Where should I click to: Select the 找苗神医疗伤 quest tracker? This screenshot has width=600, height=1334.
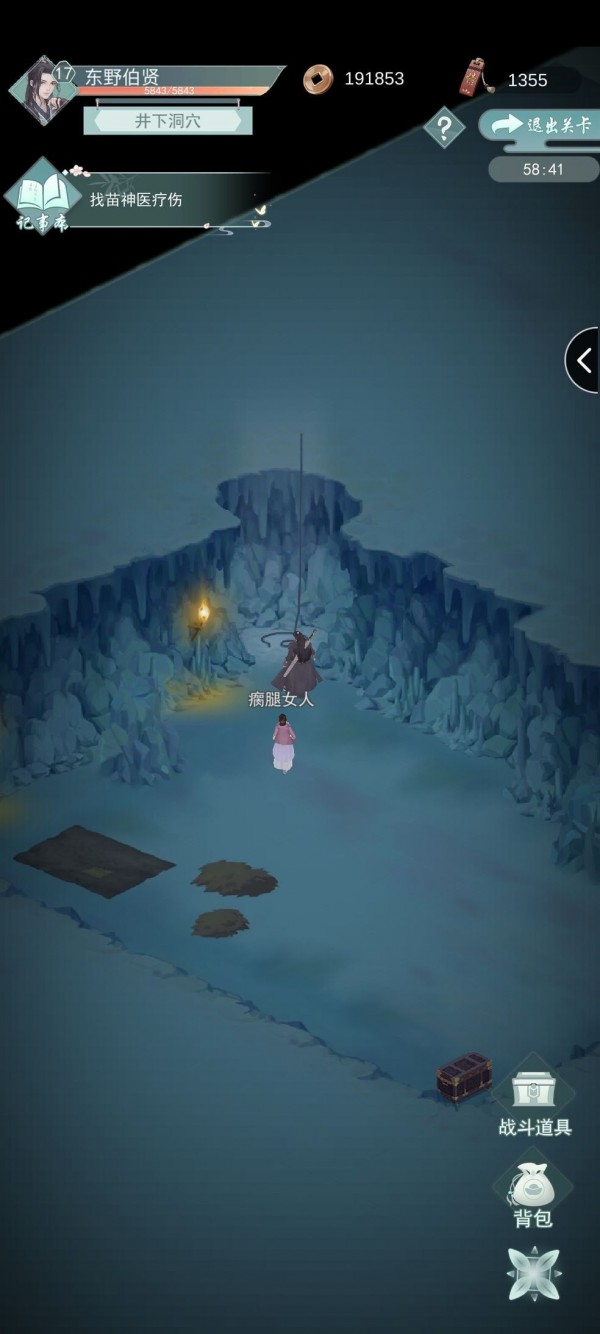coord(136,200)
